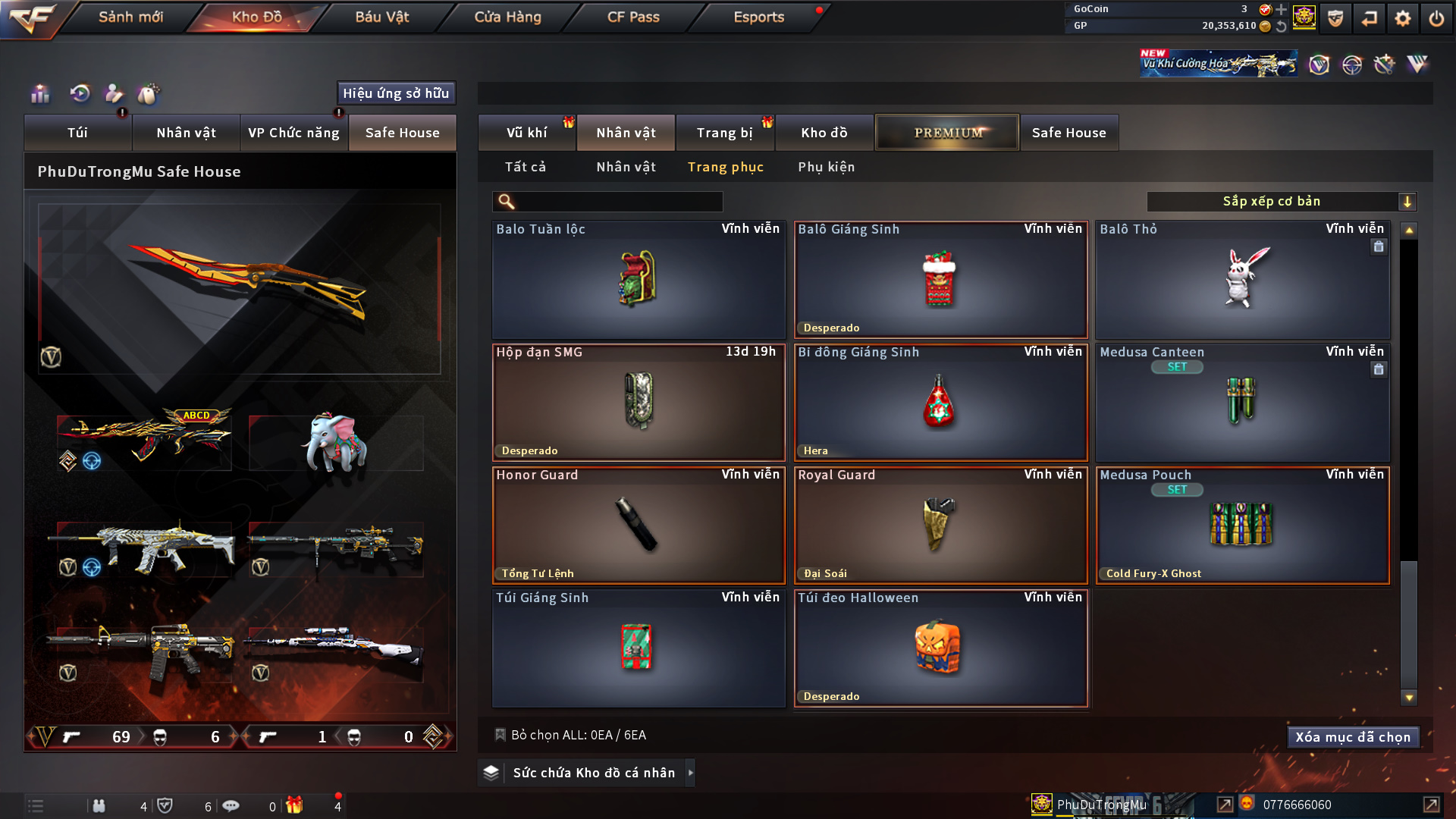Open the Esports menu
Image resolution: width=1456 pixels, height=819 pixels.
point(758,17)
